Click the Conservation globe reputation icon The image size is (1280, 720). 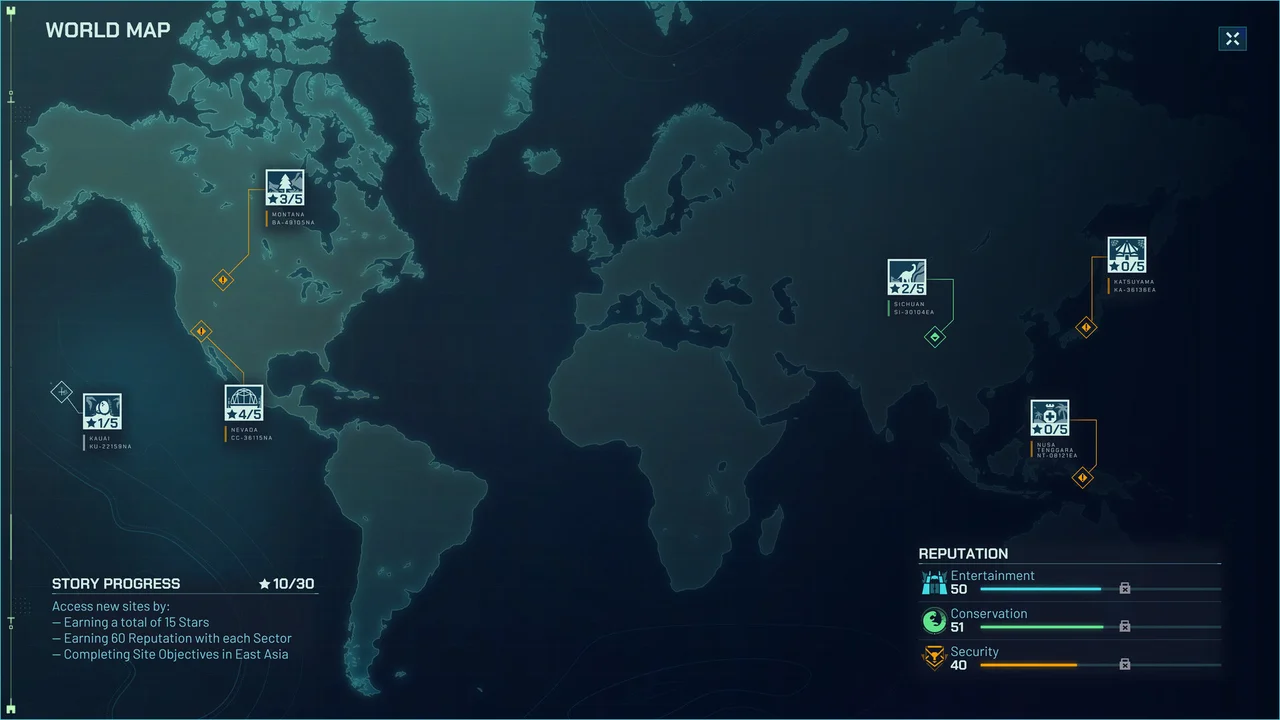(933, 620)
